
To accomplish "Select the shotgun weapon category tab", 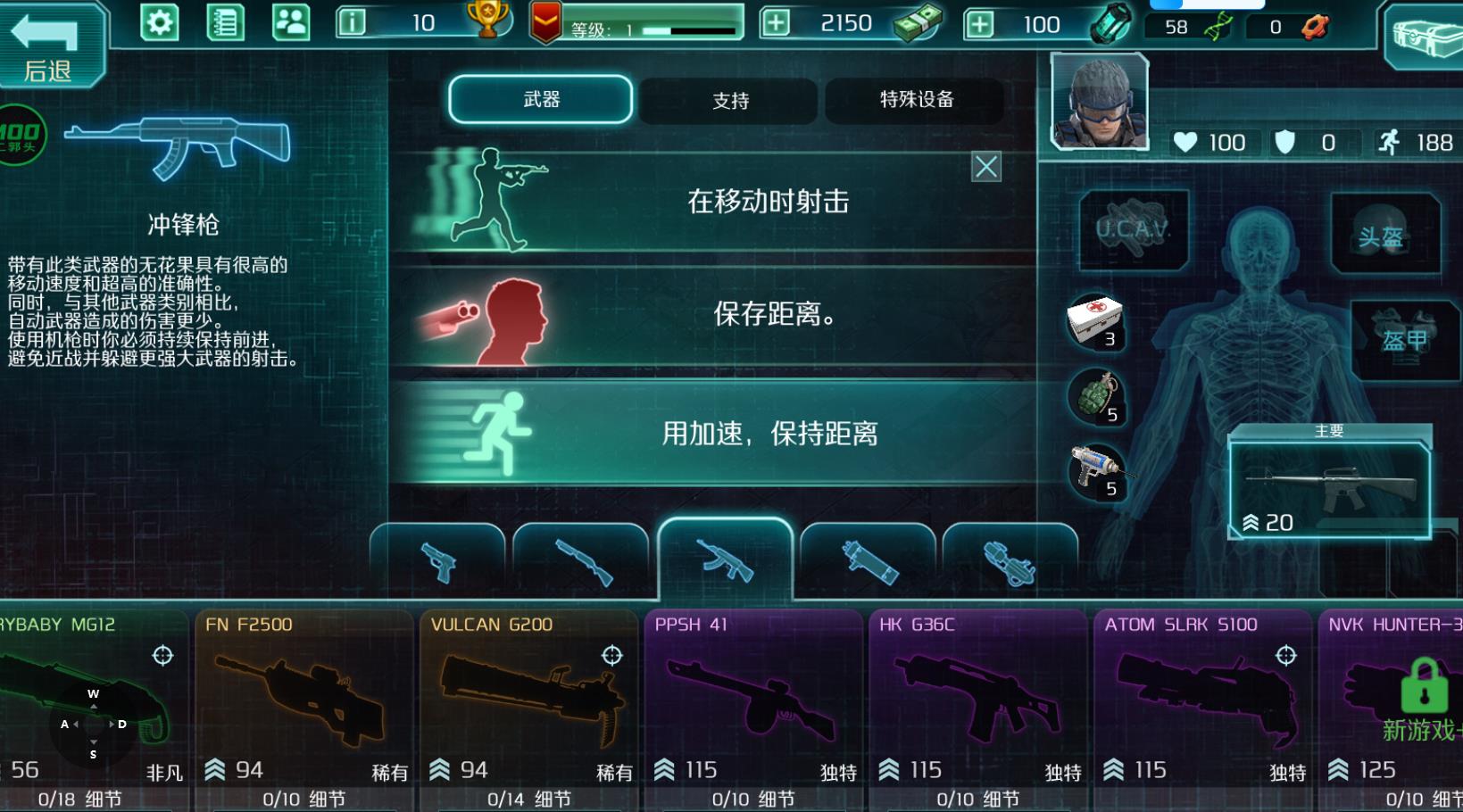I will pos(582,562).
